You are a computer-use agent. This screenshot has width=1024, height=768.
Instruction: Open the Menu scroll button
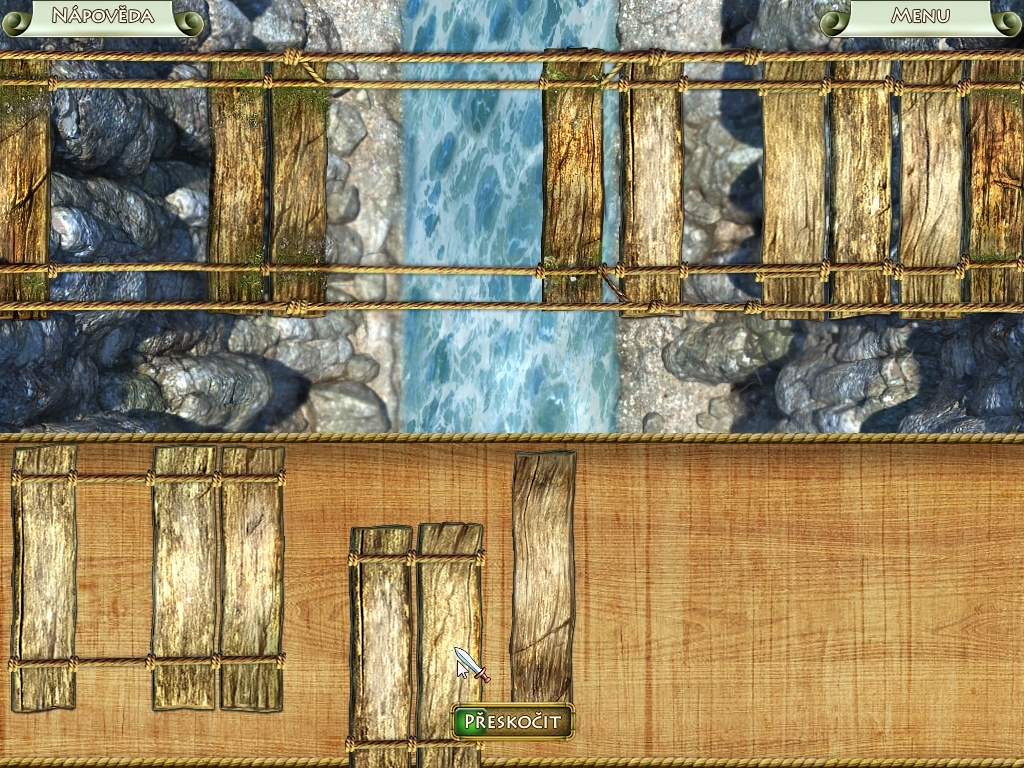pos(920,16)
